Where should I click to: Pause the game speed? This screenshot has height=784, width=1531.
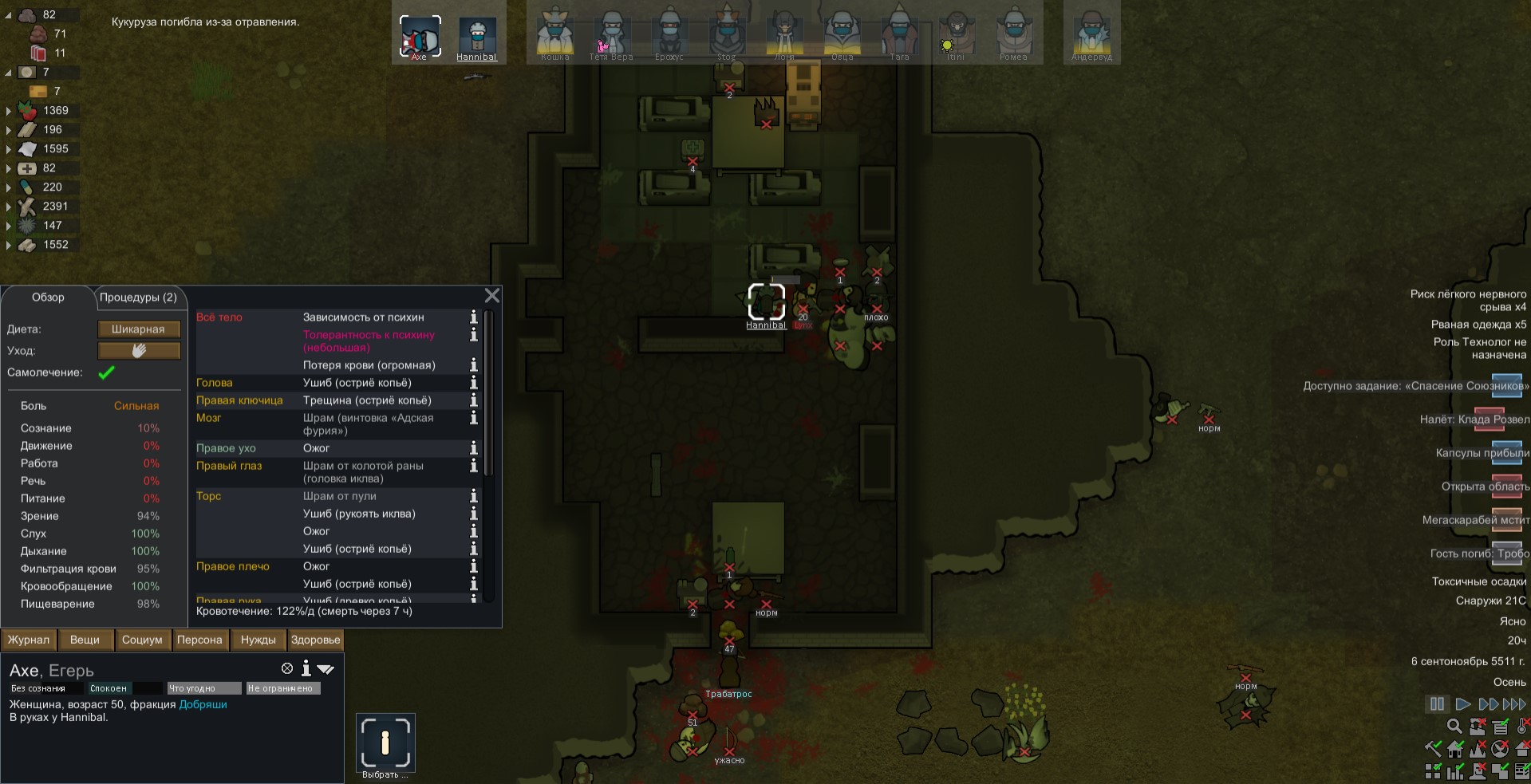click(1437, 704)
